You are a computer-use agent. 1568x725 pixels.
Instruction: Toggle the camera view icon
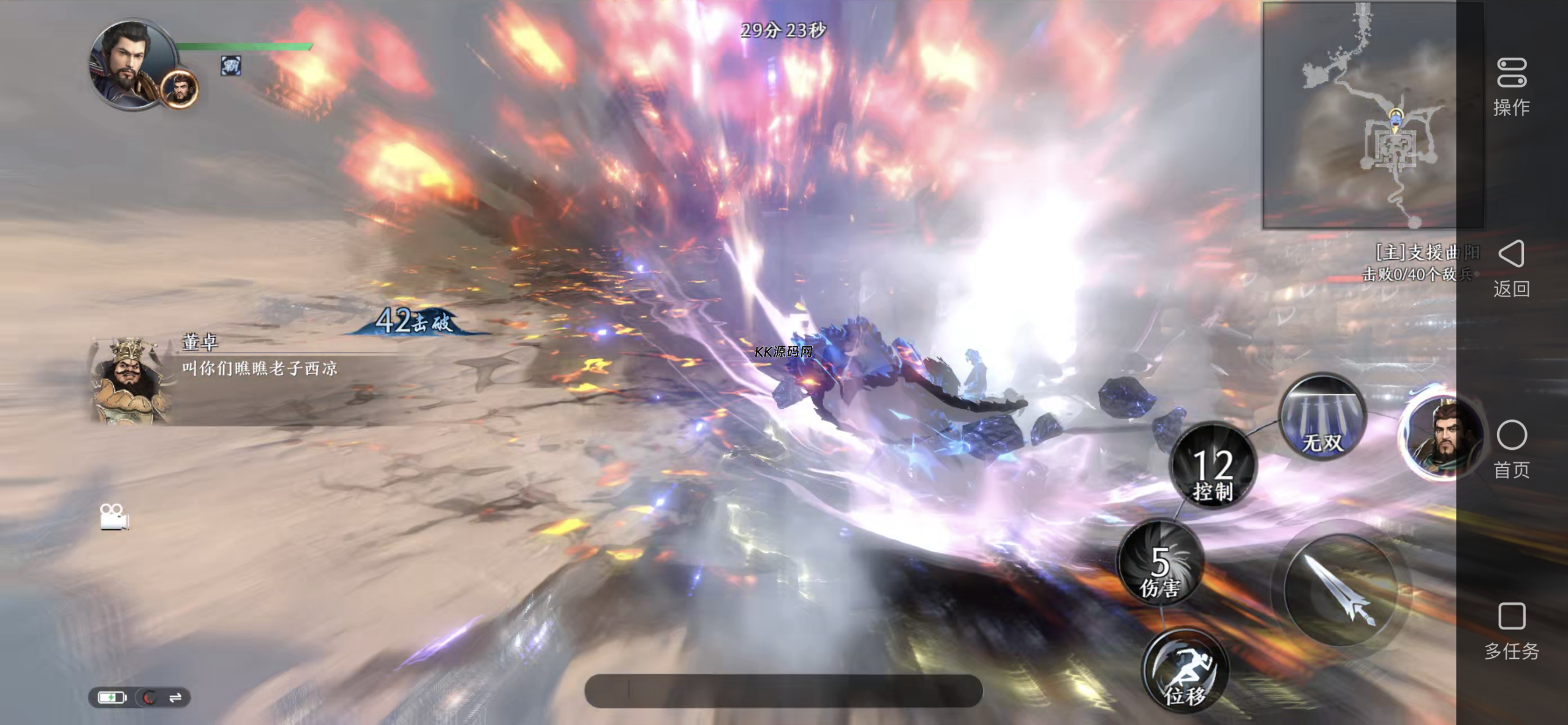[114, 517]
